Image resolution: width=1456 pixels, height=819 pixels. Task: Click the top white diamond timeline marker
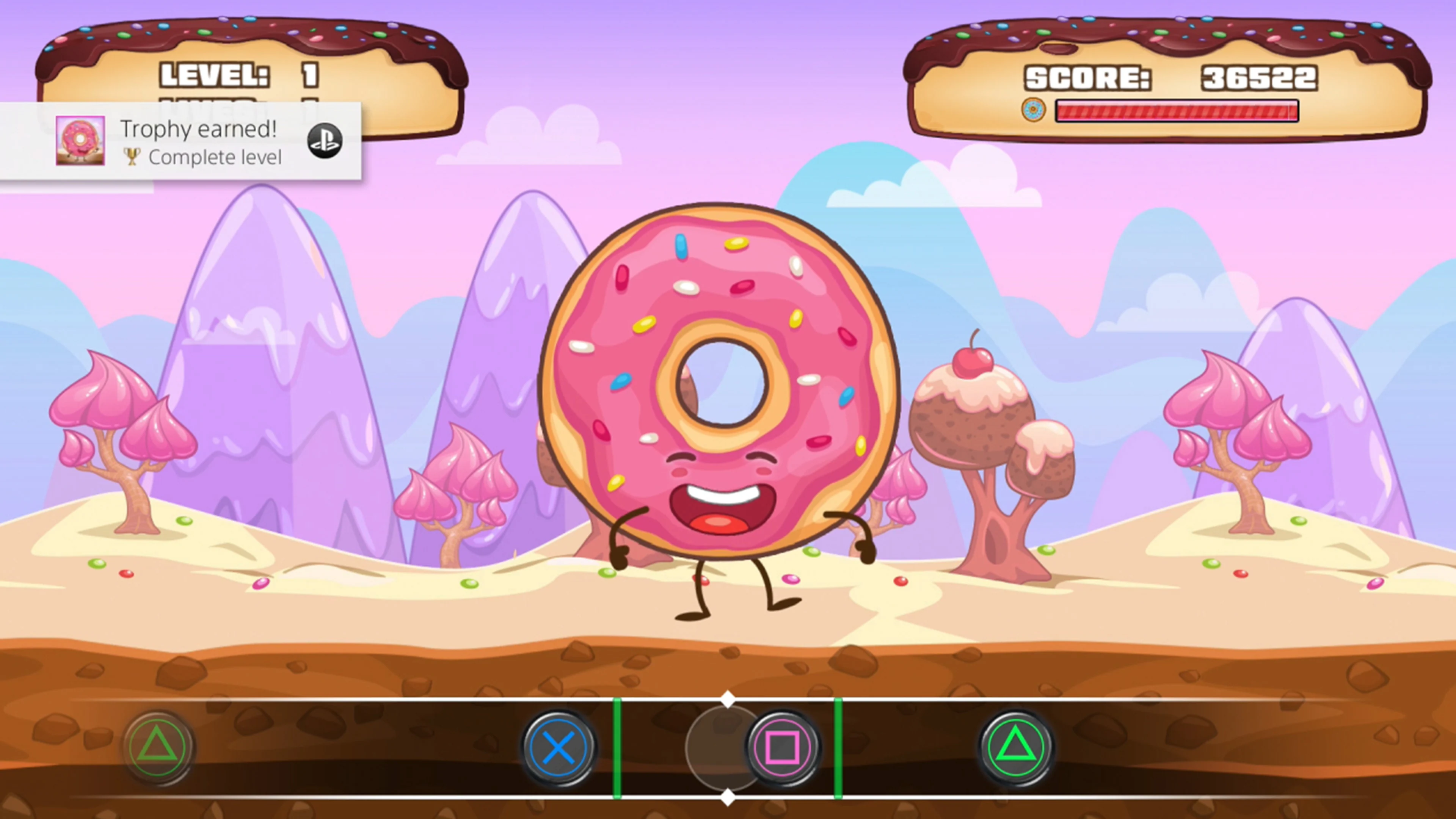pyautogui.click(x=728, y=700)
